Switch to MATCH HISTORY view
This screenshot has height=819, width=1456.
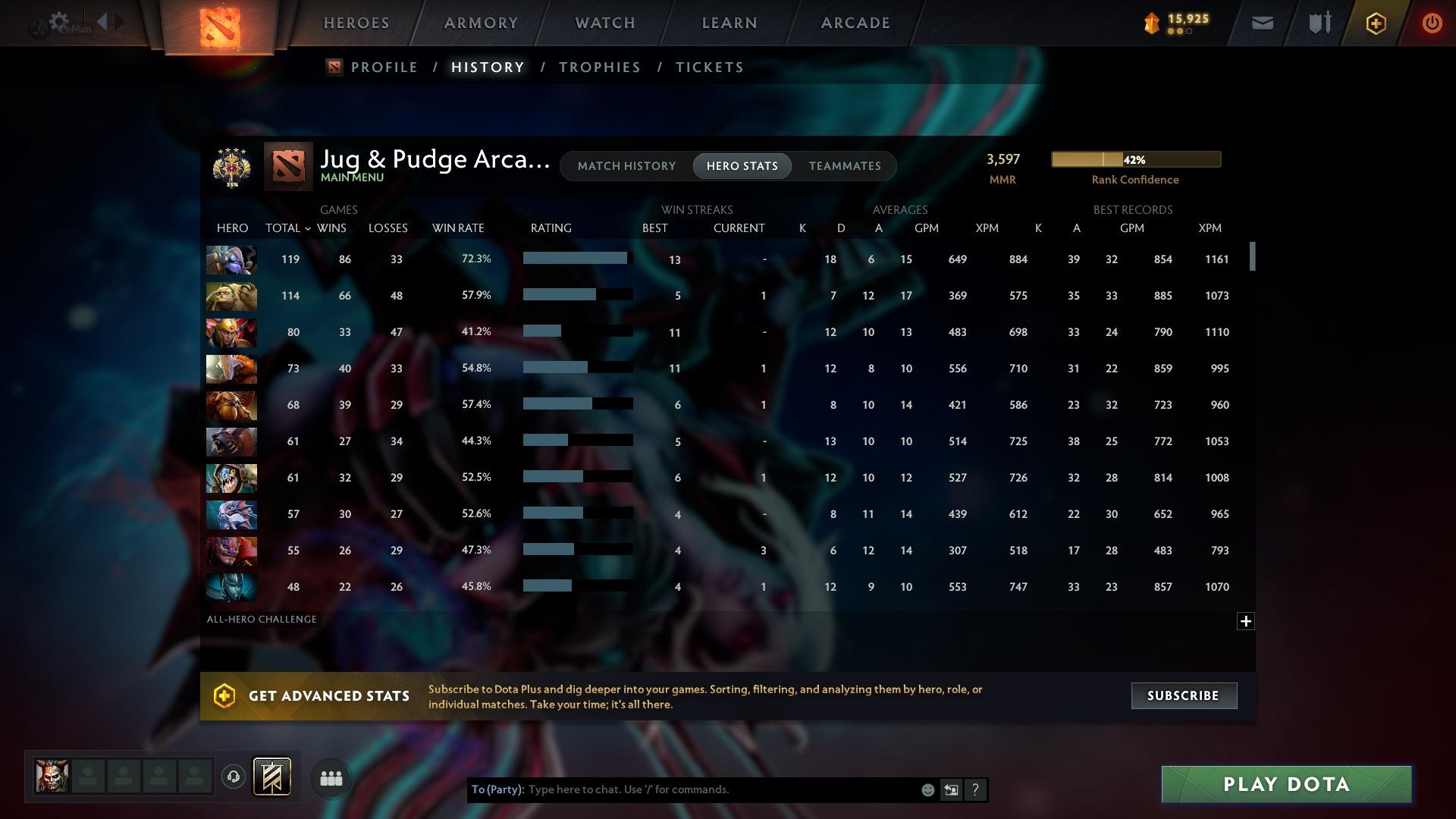tap(626, 165)
